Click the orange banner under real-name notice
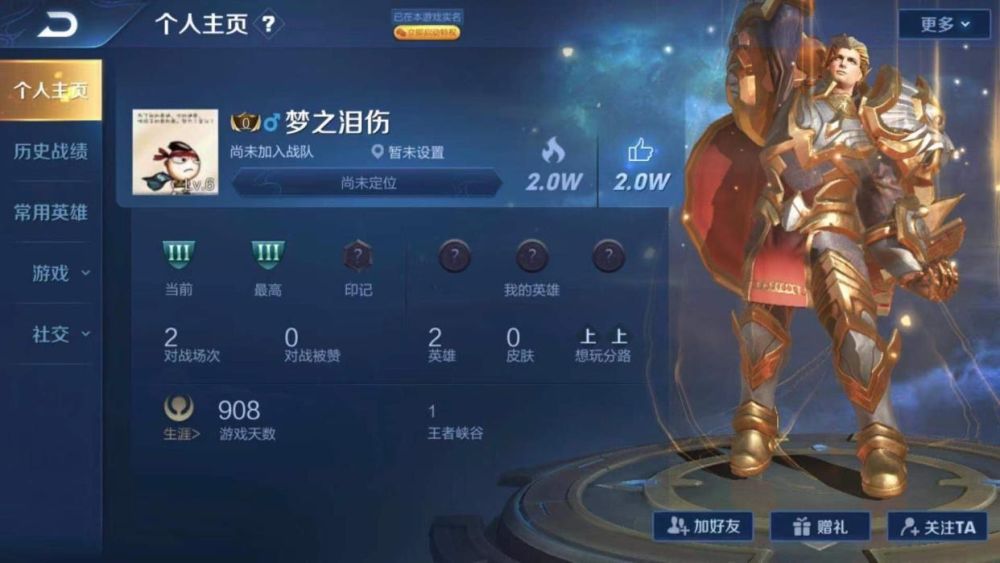Viewport: 1000px width, 563px height. click(x=426, y=32)
